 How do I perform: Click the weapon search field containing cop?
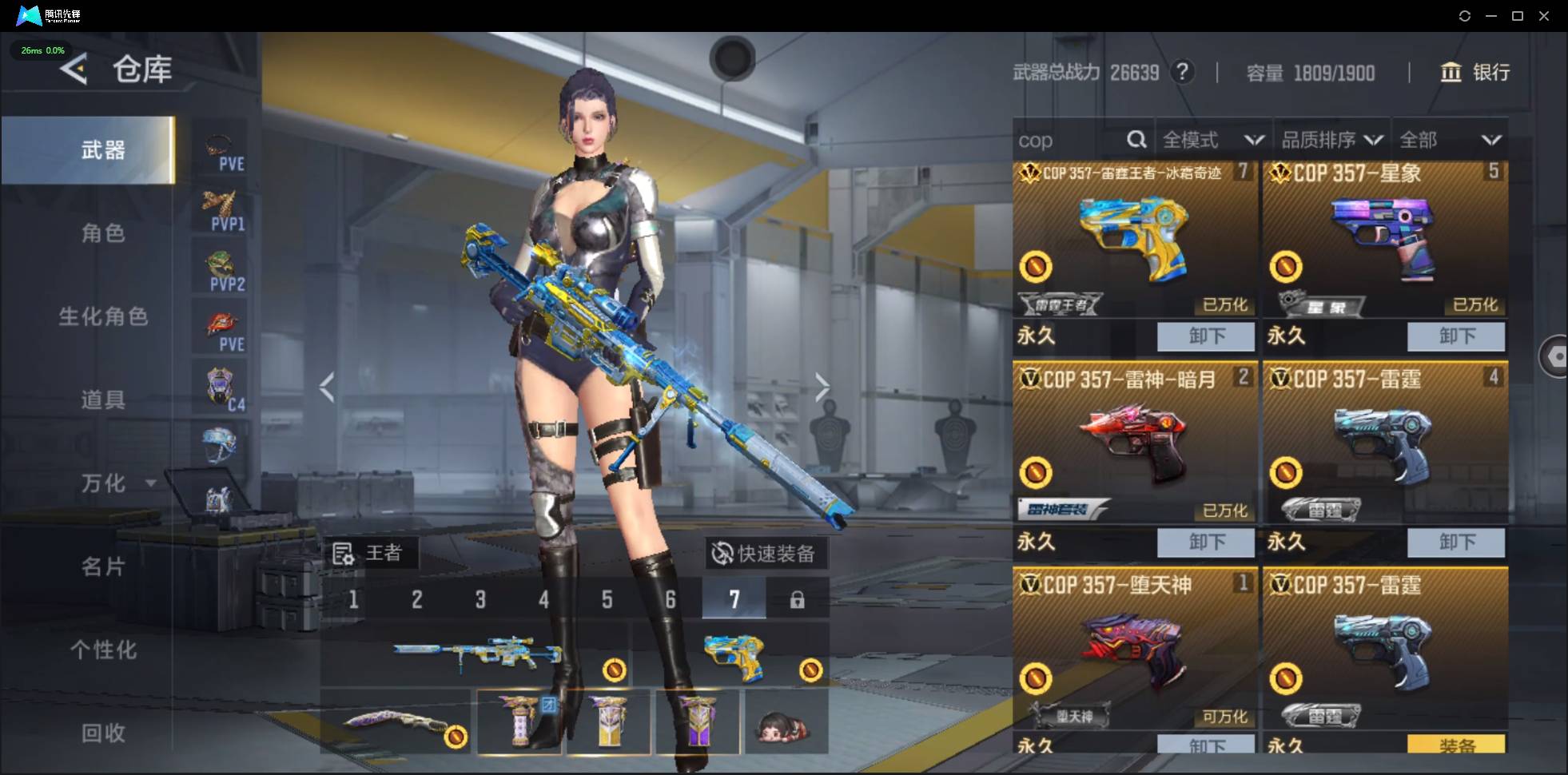1071,141
